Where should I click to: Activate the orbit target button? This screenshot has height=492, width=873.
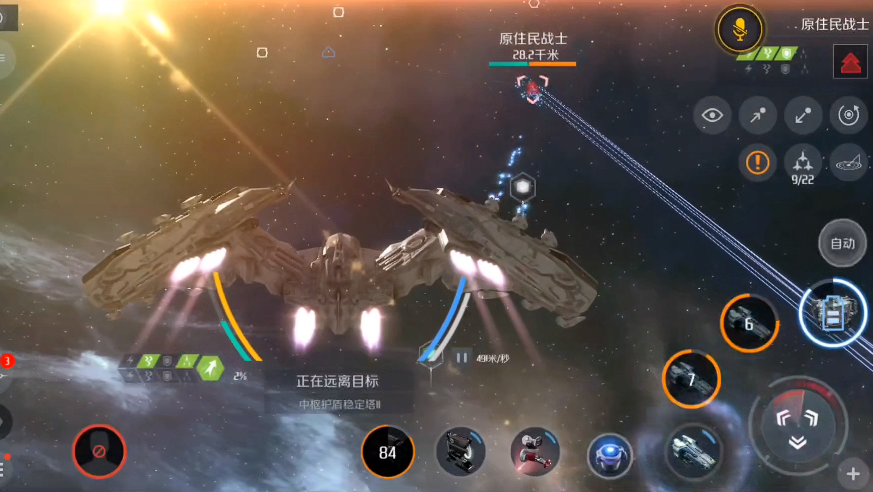[x=849, y=115]
